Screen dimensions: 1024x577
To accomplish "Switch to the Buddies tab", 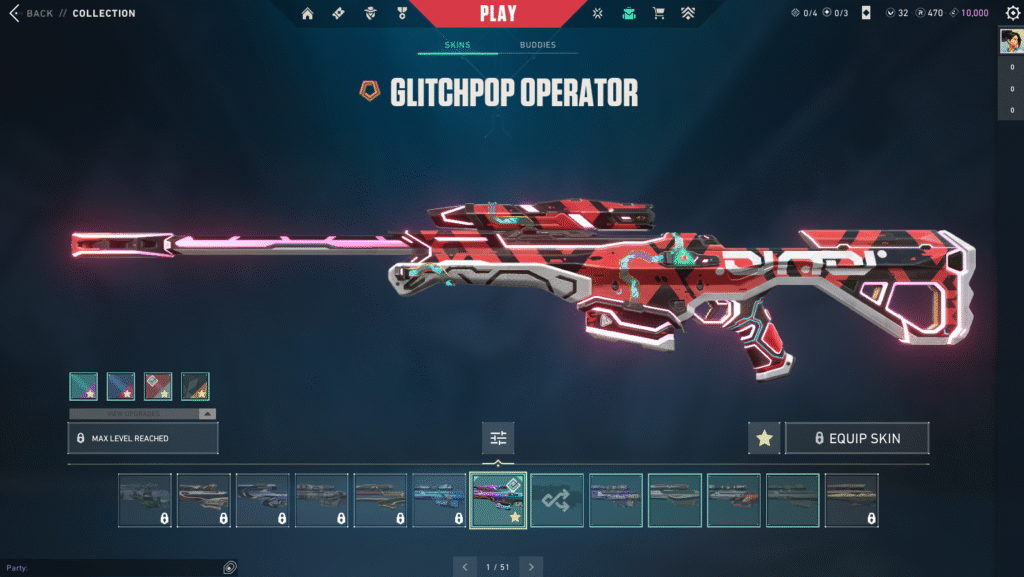I will (538, 46).
